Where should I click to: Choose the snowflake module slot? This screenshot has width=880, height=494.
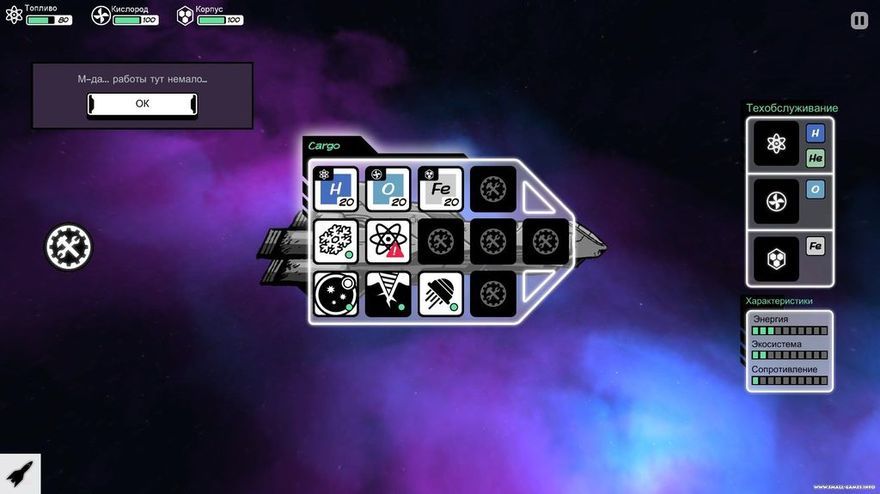tap(335, 241)
